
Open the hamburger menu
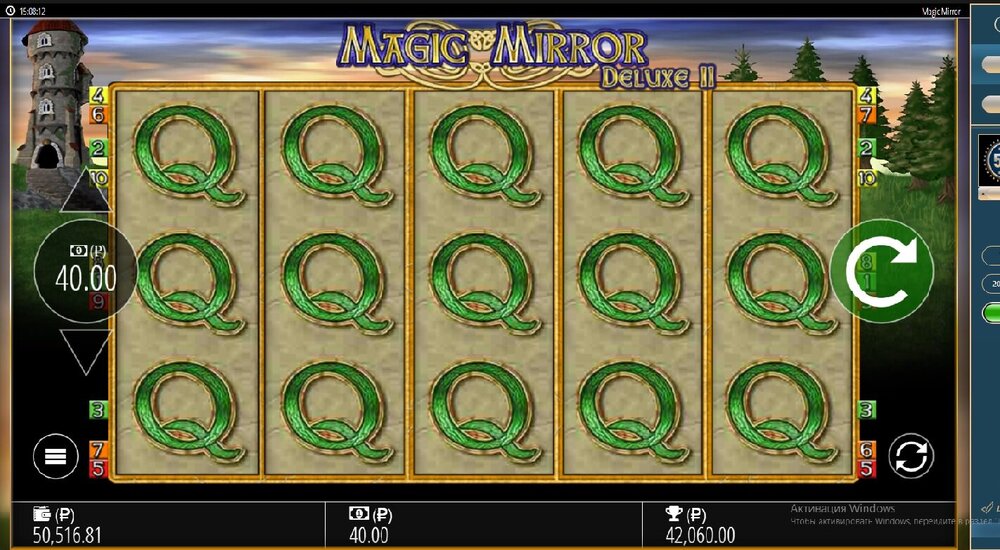(55, 457)
